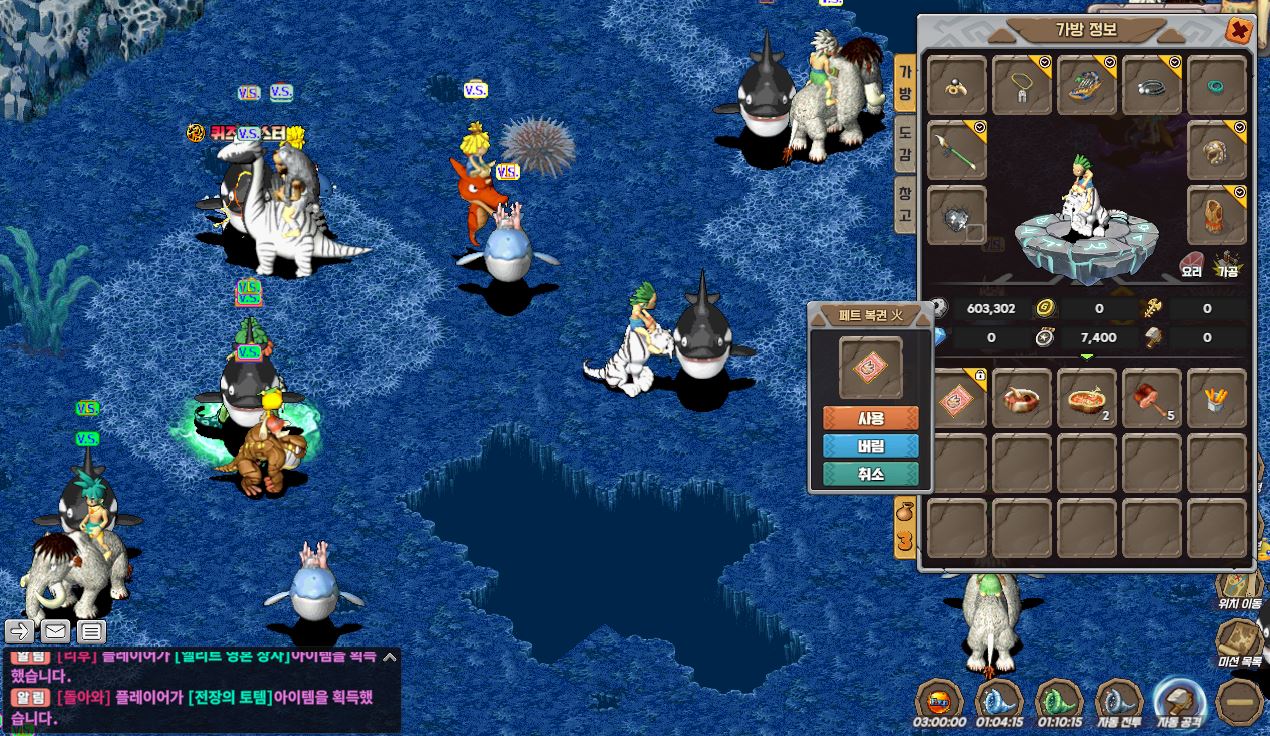Select the meat-on-bone item stack
This screenshot has height=736, width=1270.
tap(1152, 399)
